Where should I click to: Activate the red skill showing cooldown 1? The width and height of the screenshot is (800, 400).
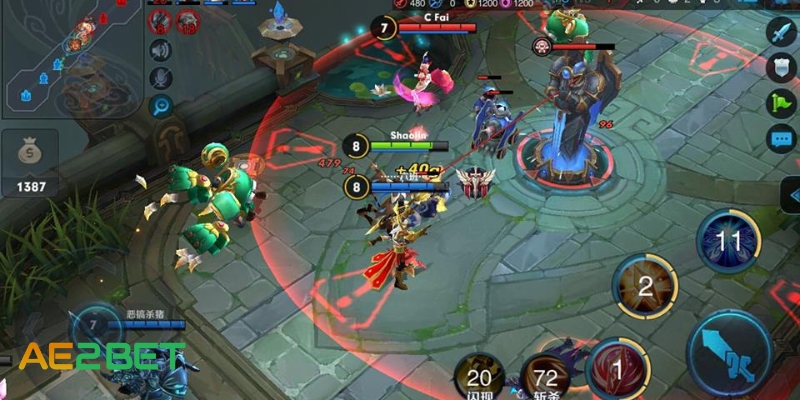pyautogui.click(x=618, y=369)
